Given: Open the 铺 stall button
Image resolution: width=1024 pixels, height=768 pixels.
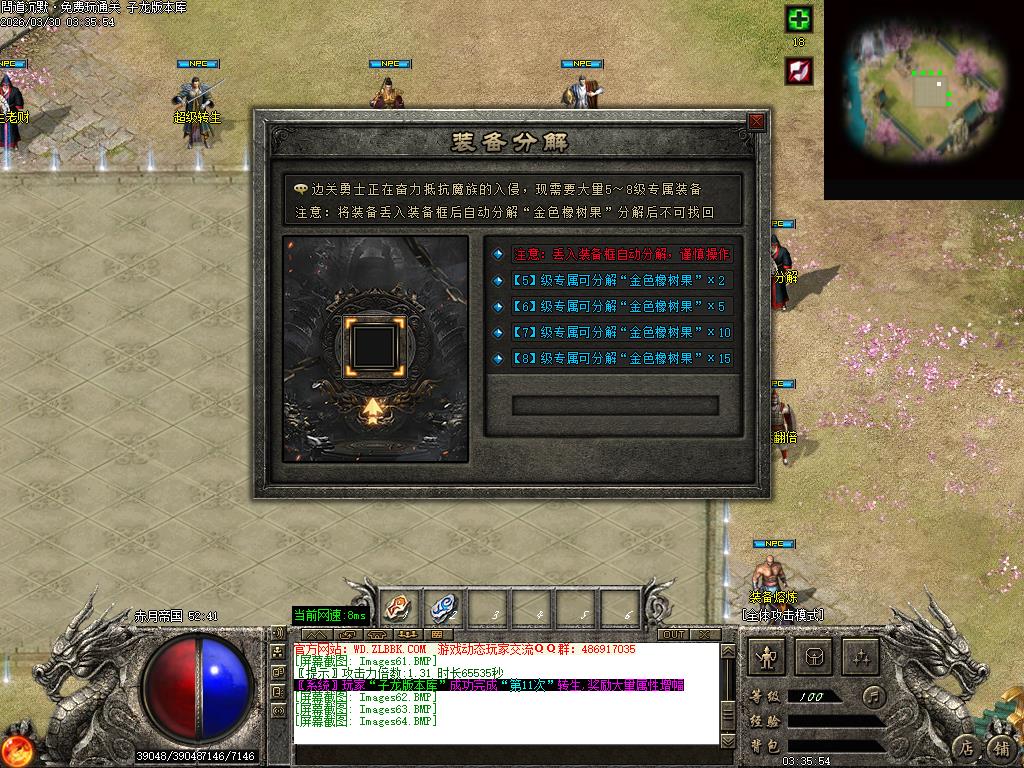Looking at the screenshot, I should coord(1001,746).
